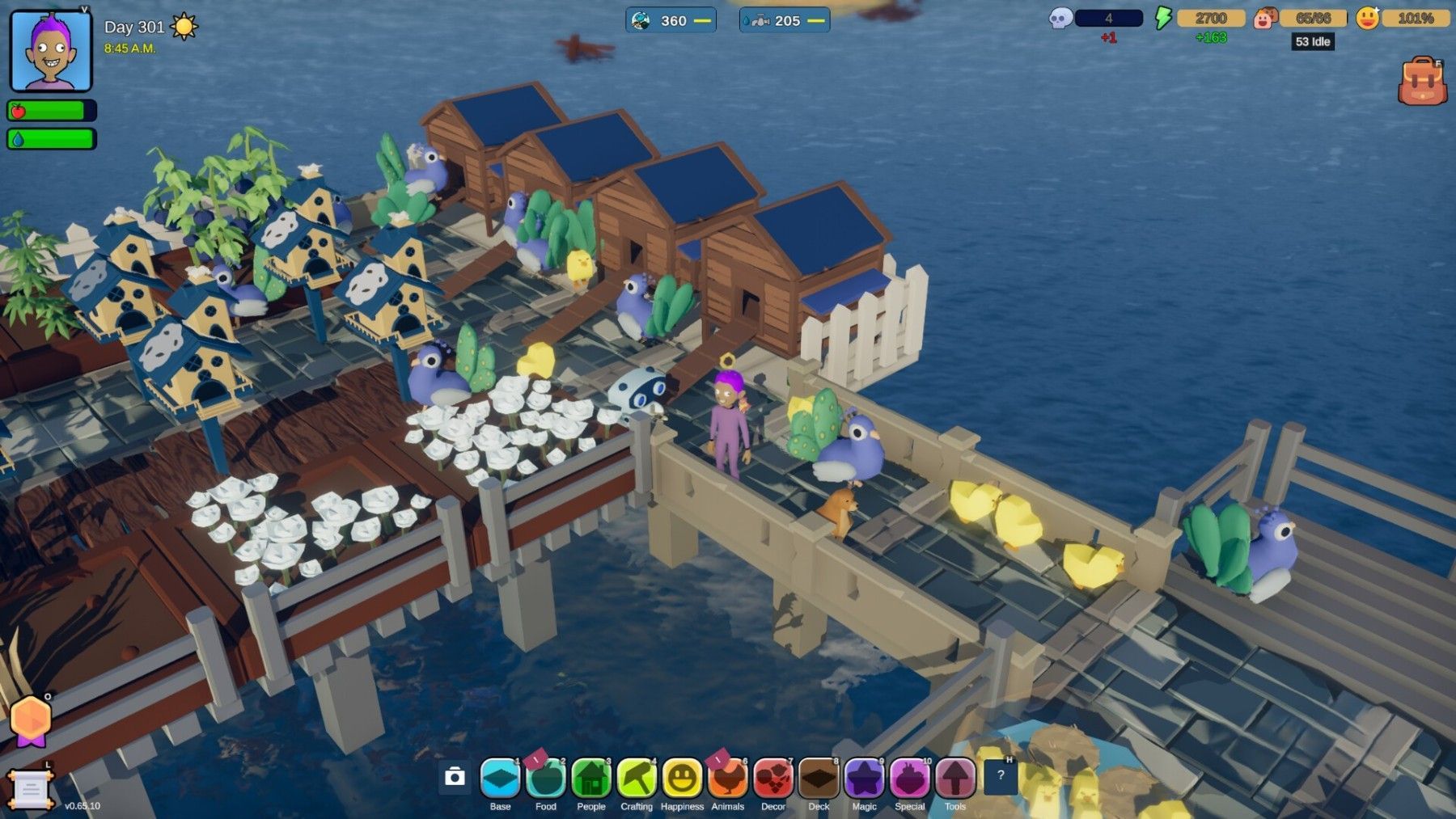1456x819 pixels.
Task: Open the Tools build category
Action: click(x=955, y=779)
